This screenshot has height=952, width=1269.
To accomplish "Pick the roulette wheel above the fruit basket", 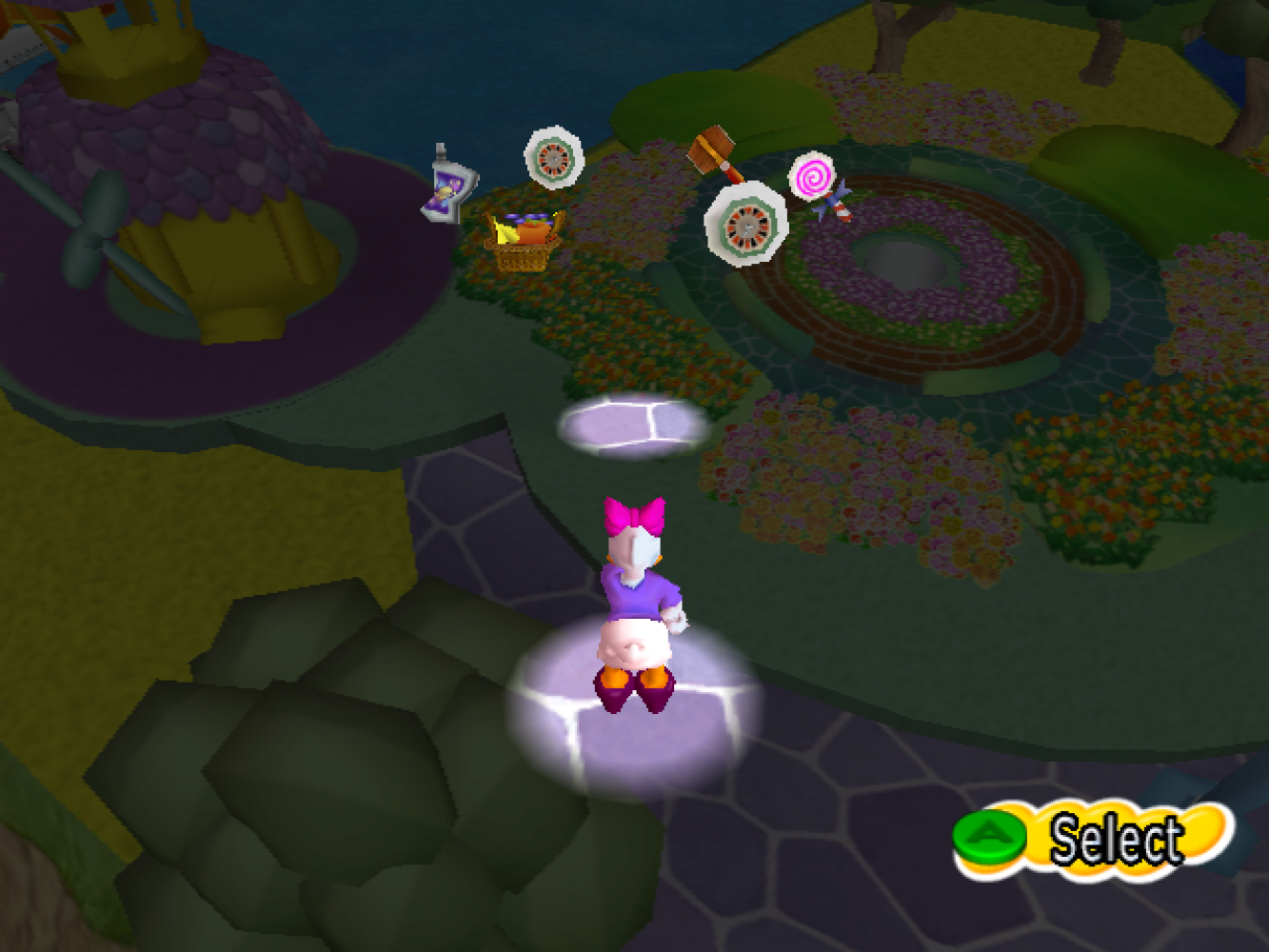I will pyautogui.click(x=554, y=155).
